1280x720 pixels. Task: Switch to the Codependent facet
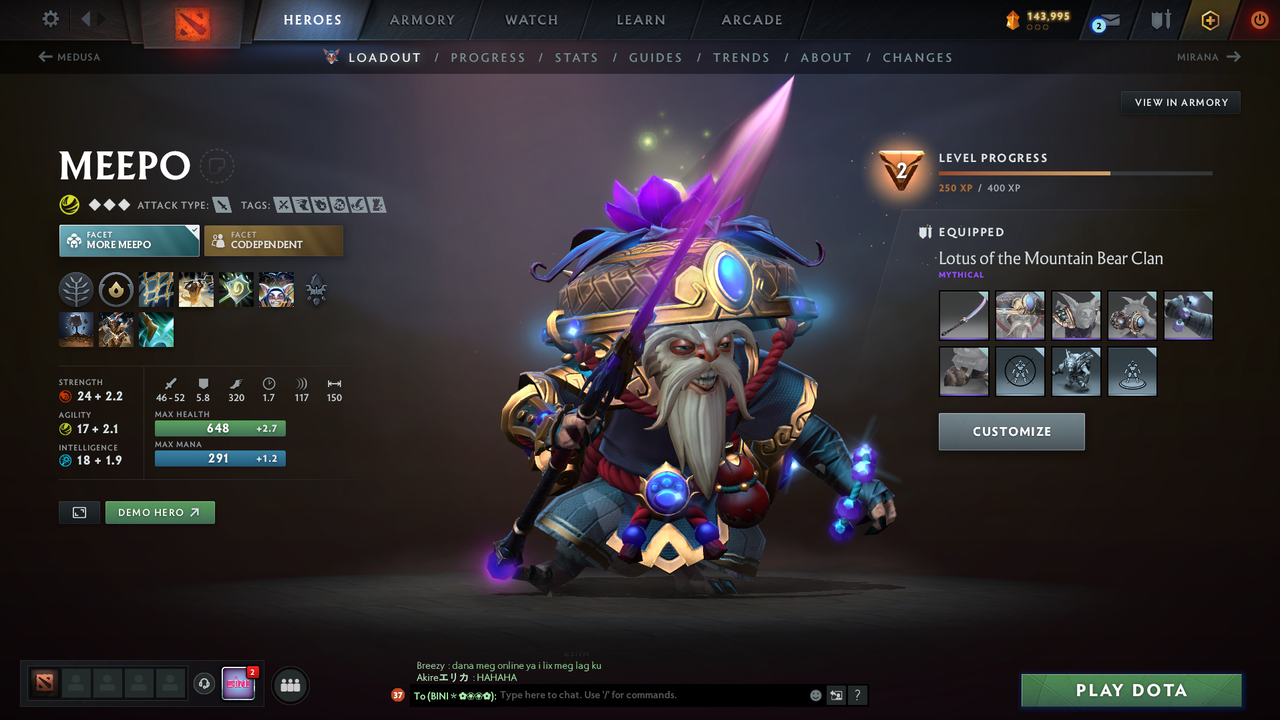[273, 240]
